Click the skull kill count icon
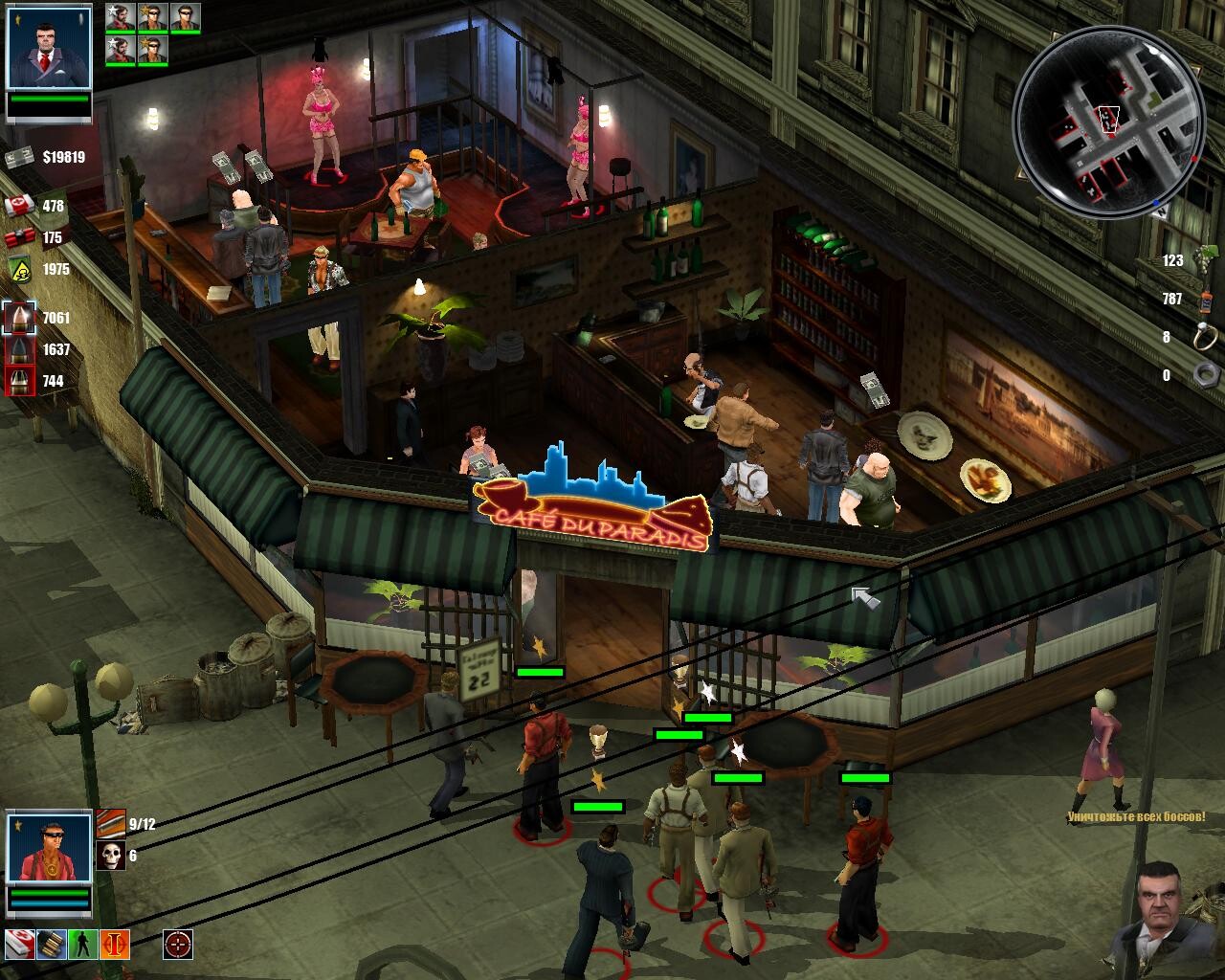Image resolution: width=1225 pixels, height=980 pixels. pos(110,856)
